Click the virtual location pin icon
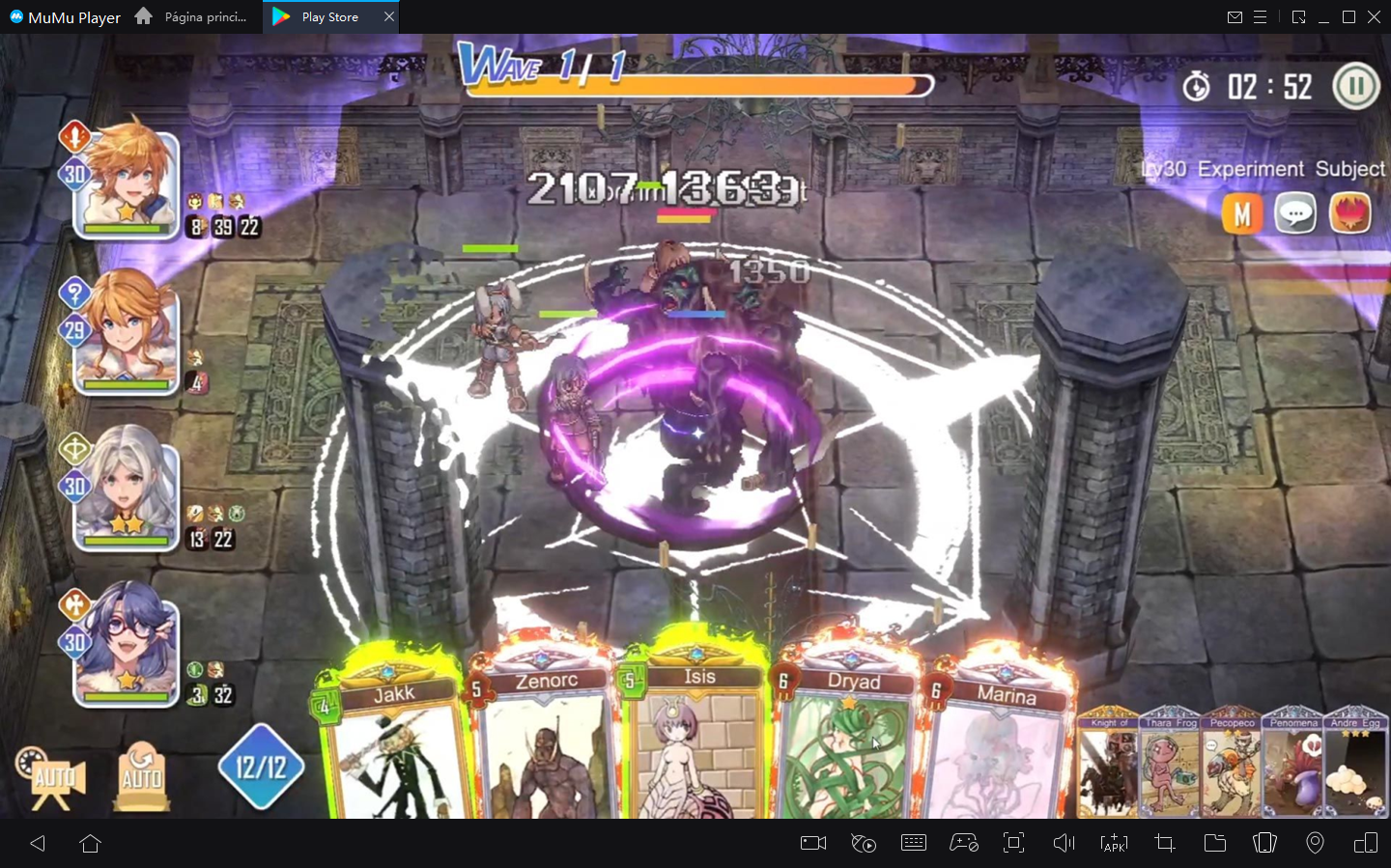Image resolution: width=1391 pixels, height=868 pixels. [1315, 843]
